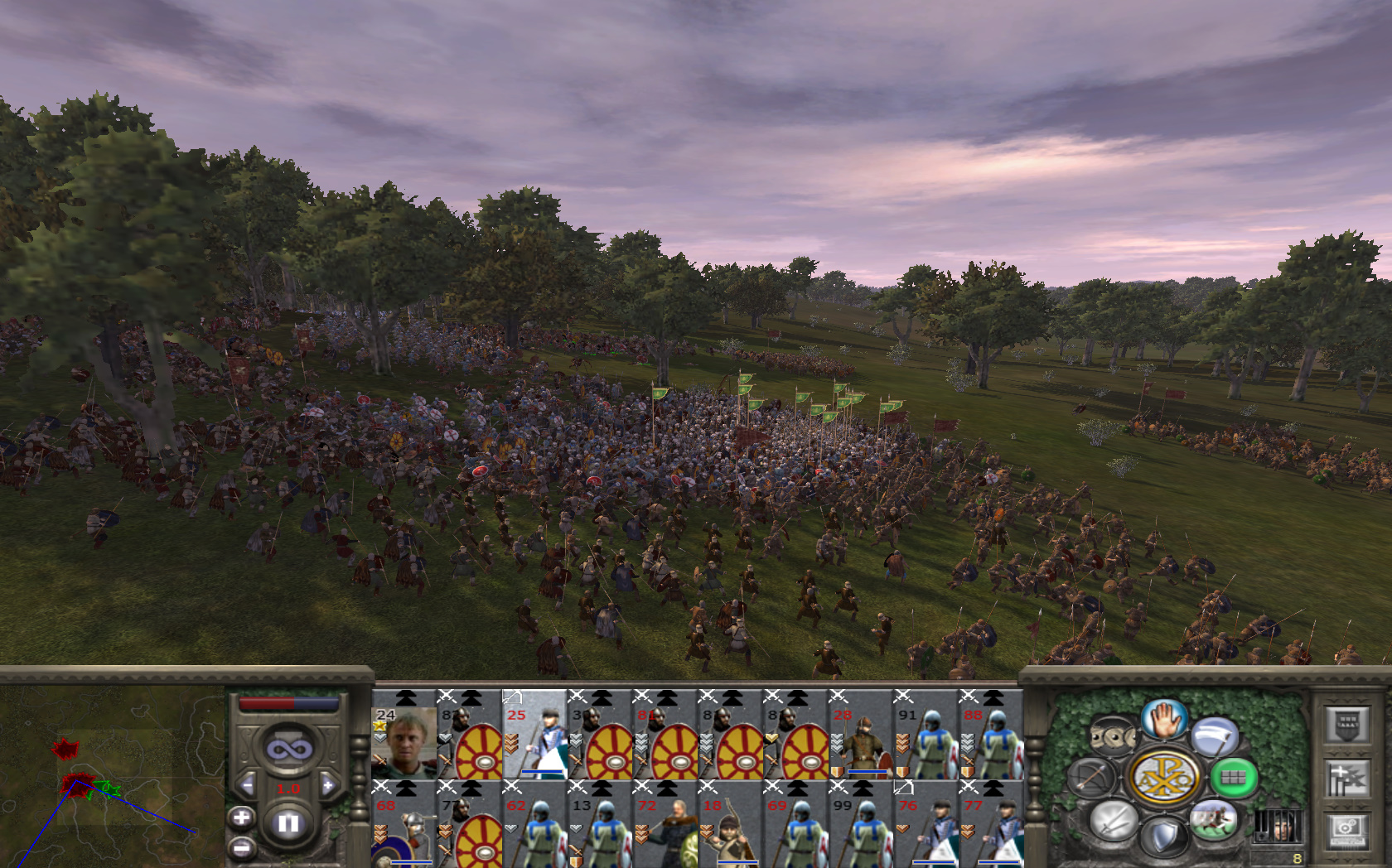Select the unit card numbered 28
This screenshot has height=868, width=1392.
click(860, 735)
